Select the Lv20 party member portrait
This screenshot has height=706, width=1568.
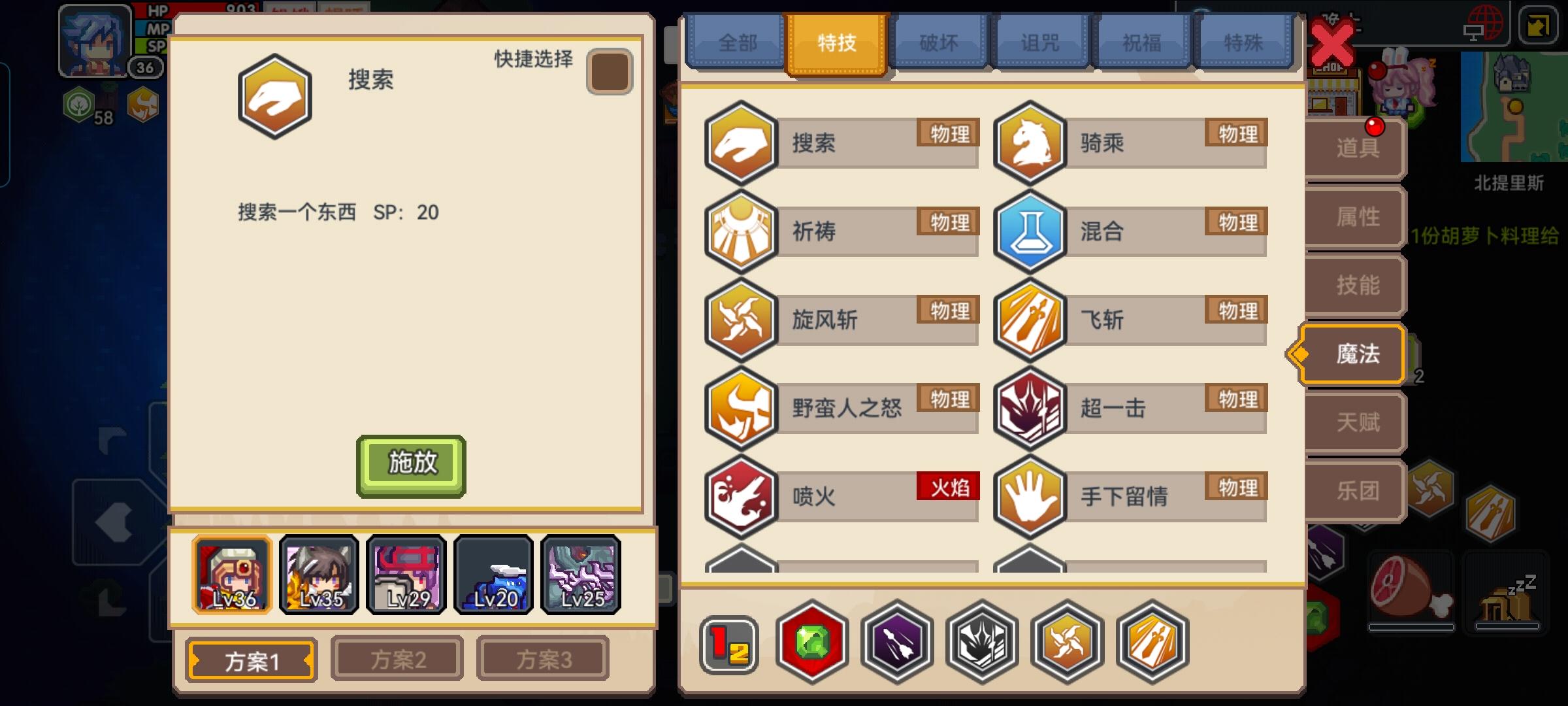click(495, 575)
